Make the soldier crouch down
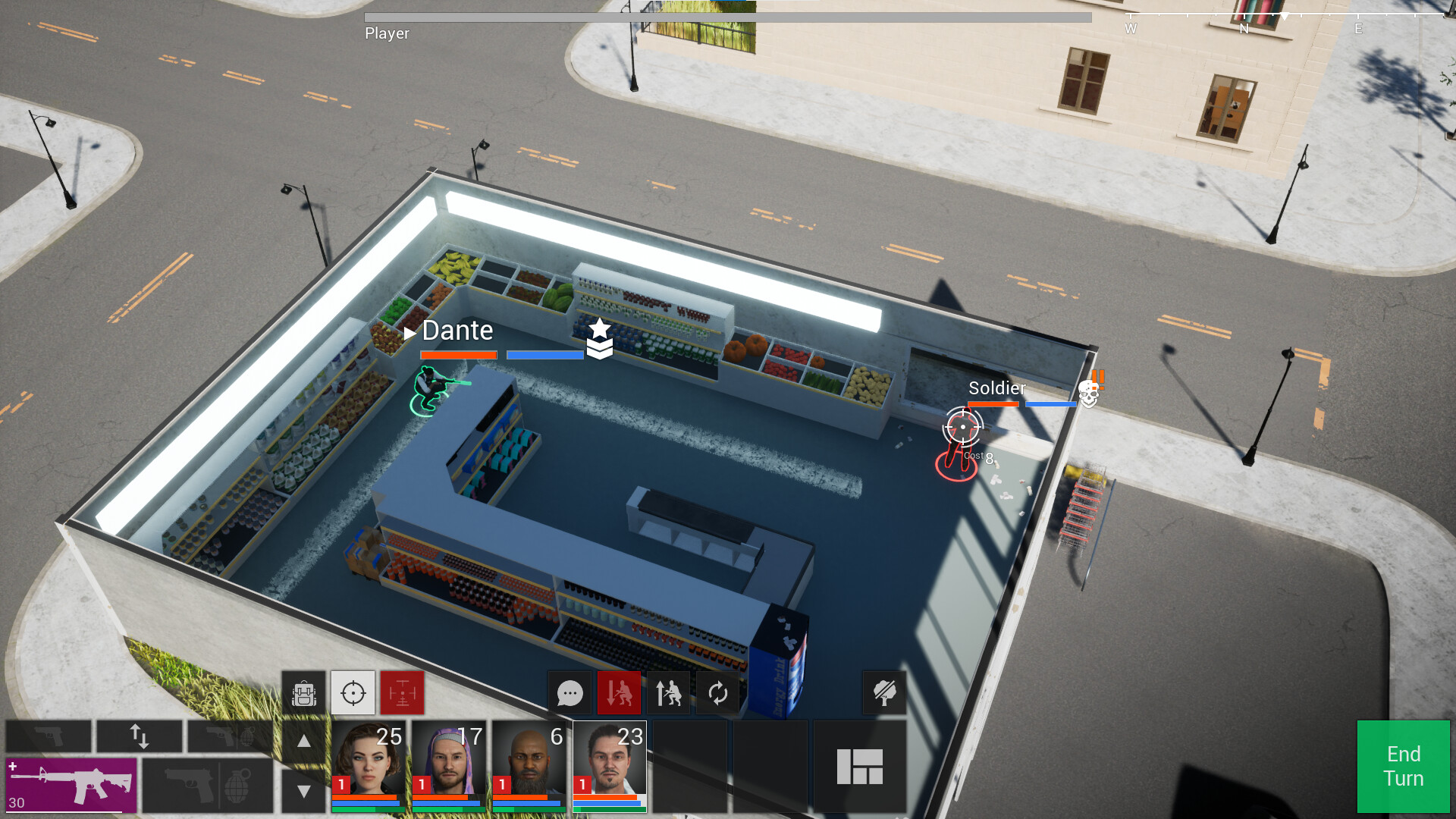The width and height of the screenshot is (1456, 819). (619, 692)
